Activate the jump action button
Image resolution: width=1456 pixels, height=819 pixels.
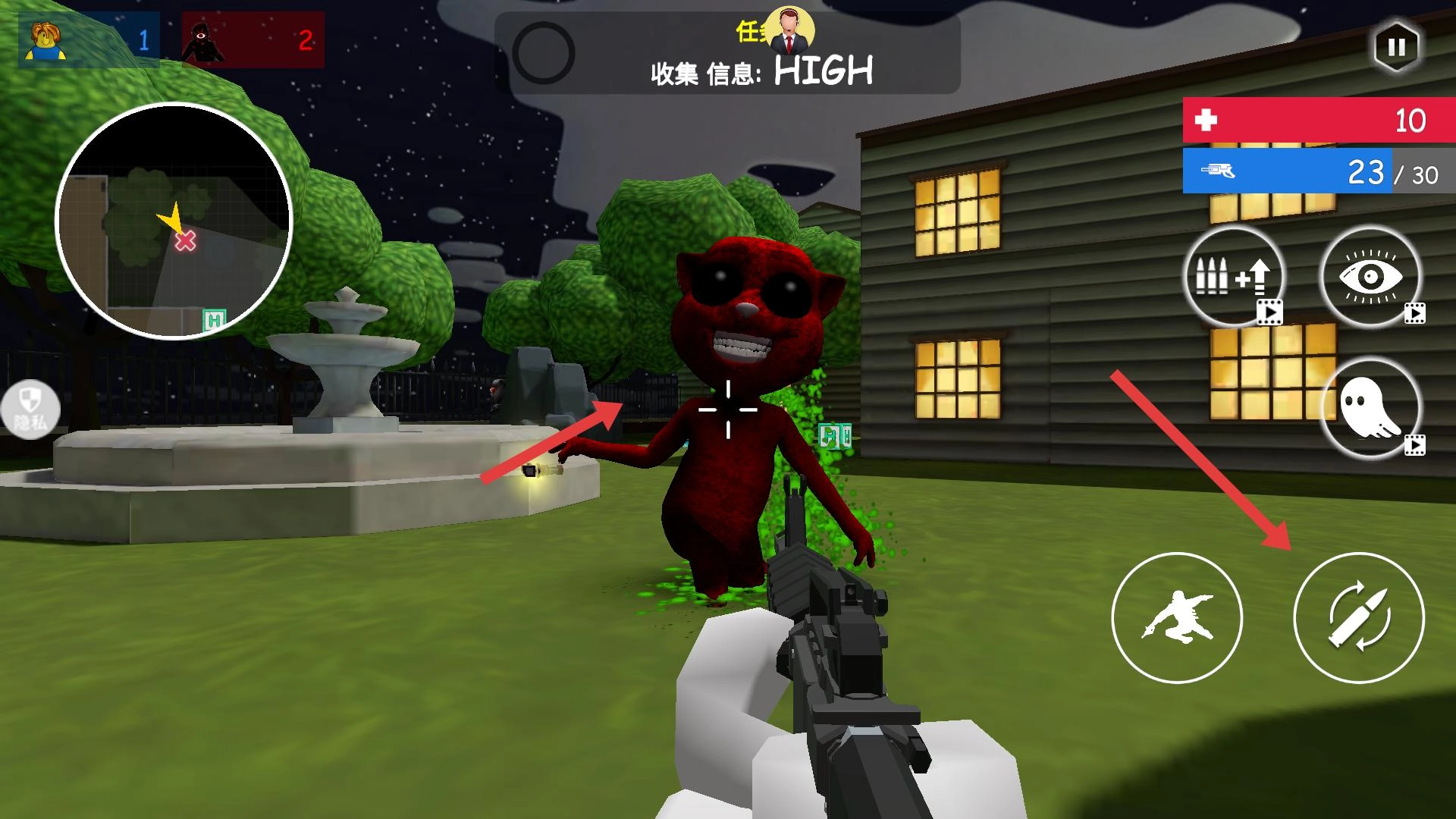pos(1176,617)
